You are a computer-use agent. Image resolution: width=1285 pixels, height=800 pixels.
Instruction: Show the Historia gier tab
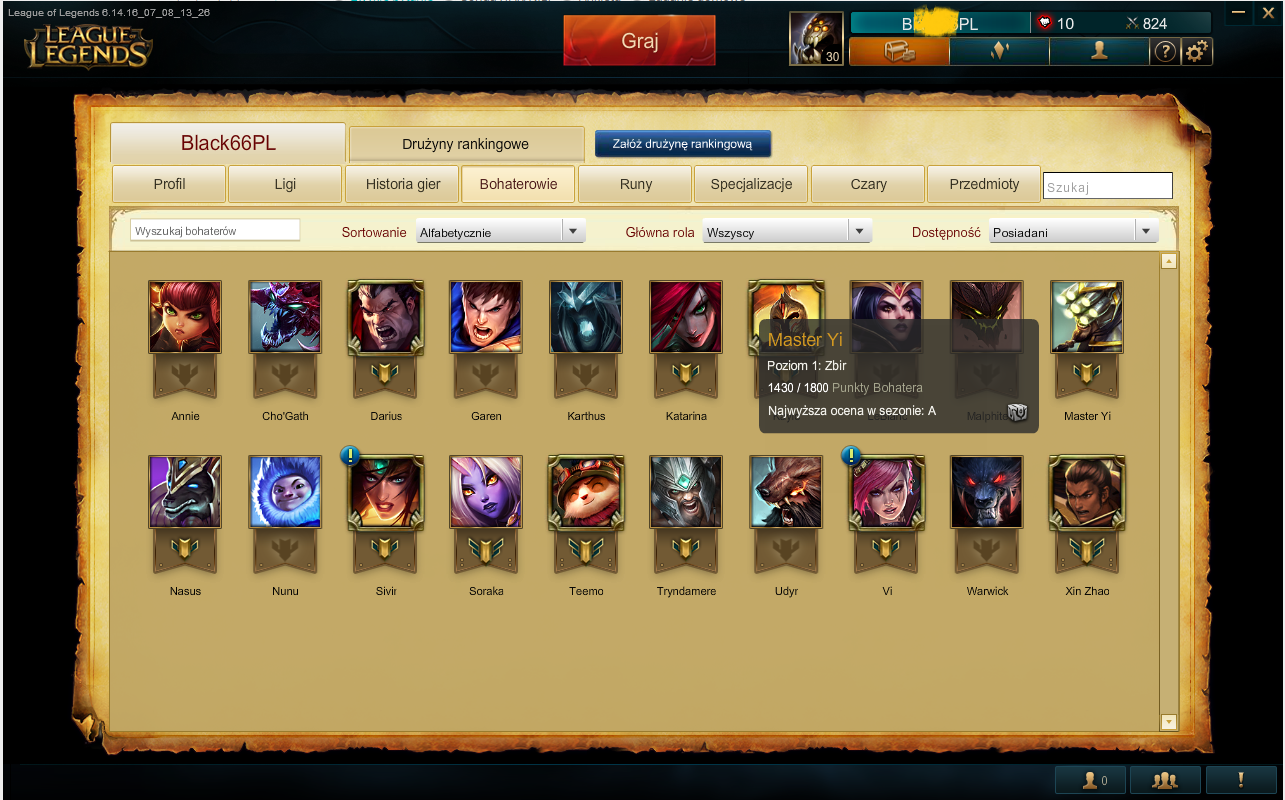click(401, 184)
